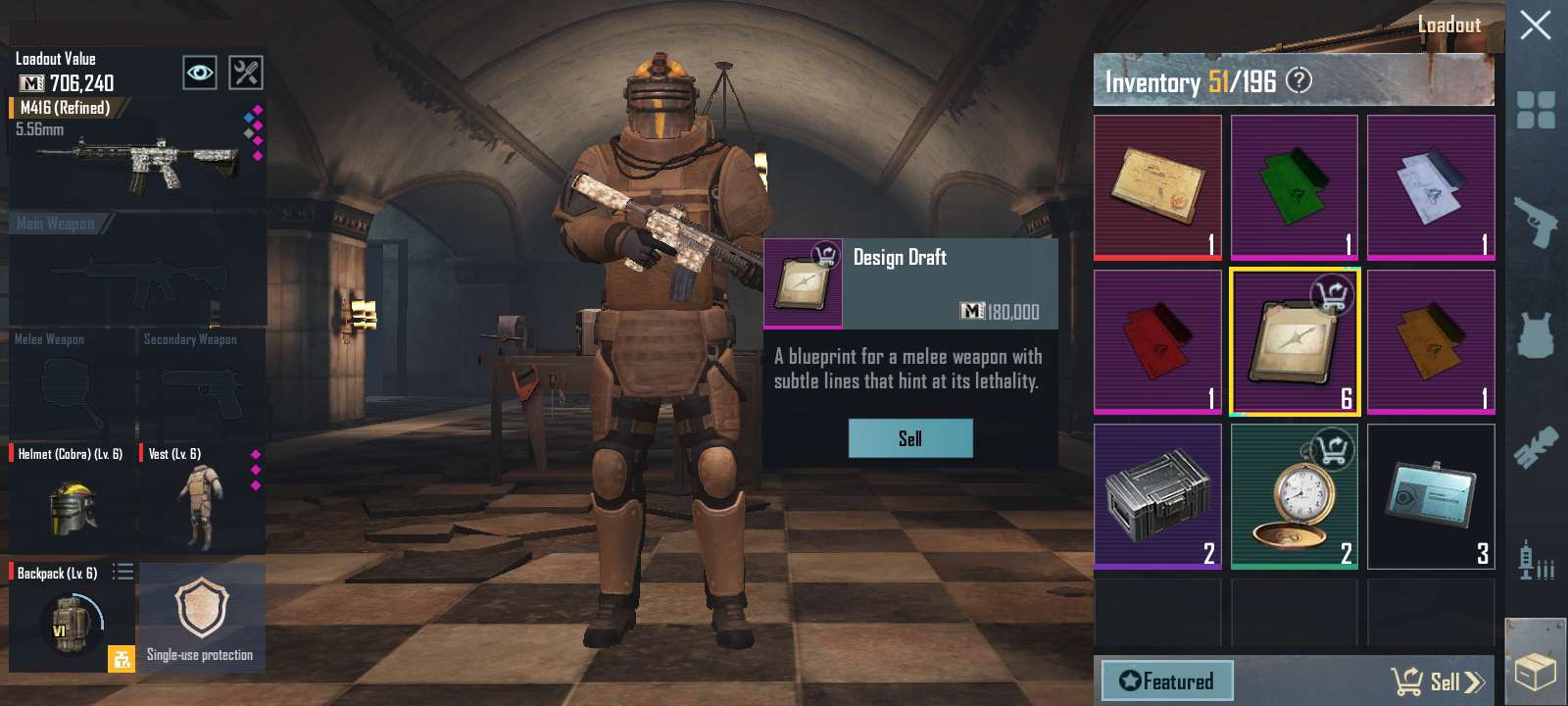This screenshot has height=706, width=1568.
Task: Select the red folder item
Action: pos(1157,341)
